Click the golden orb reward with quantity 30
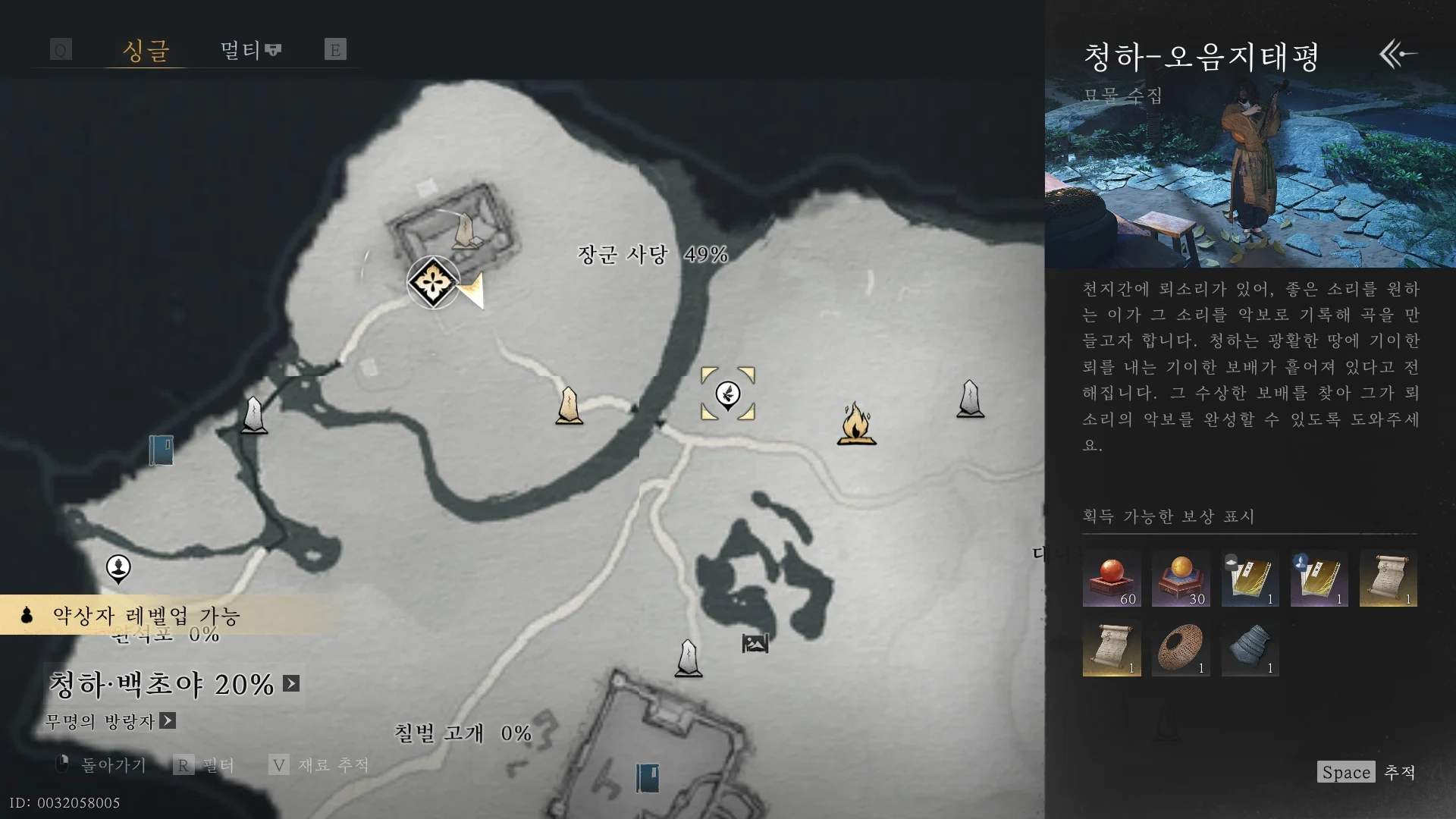 [x=1181, y=579]
